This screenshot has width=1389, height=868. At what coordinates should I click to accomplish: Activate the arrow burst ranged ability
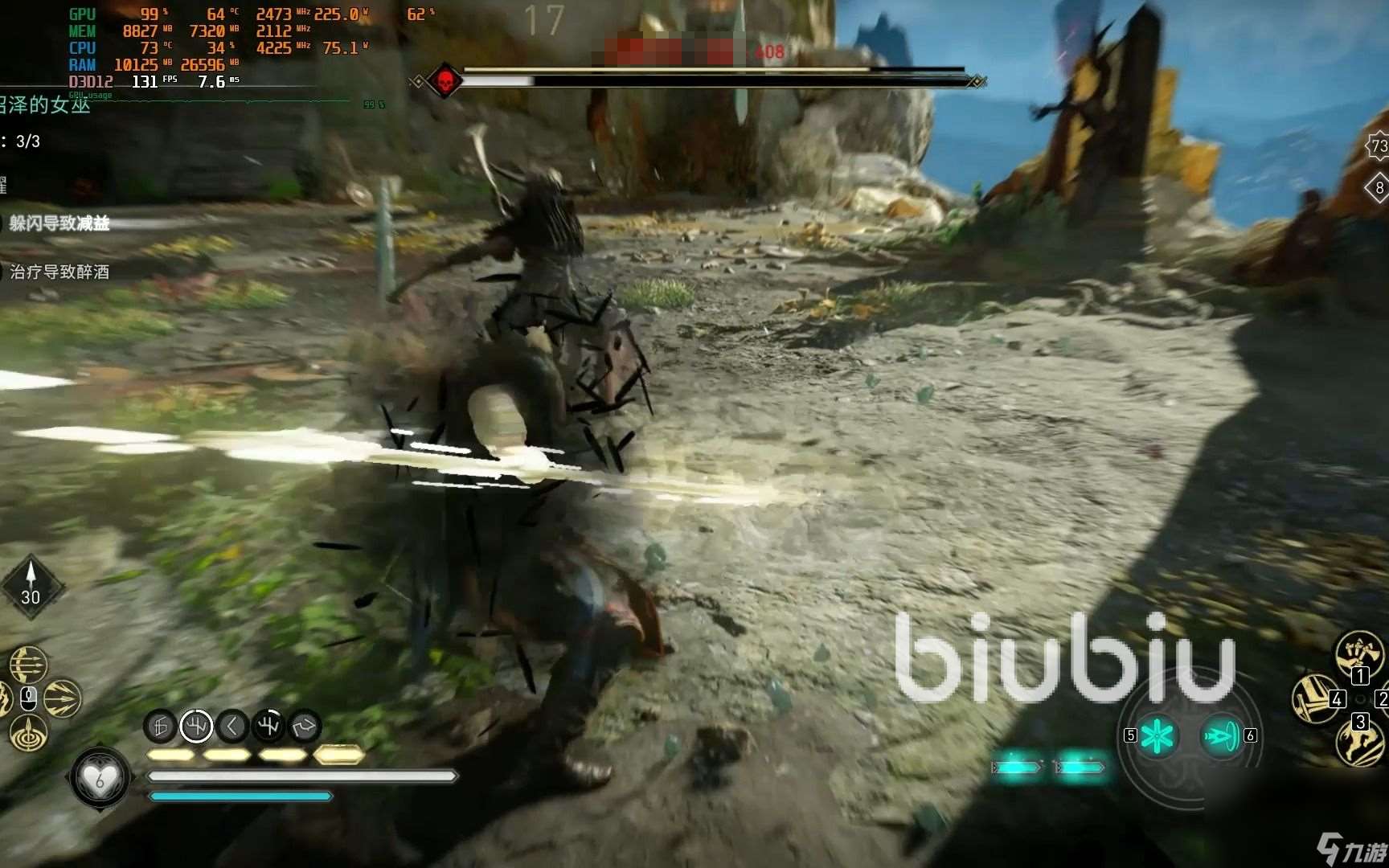click(62, 698)
